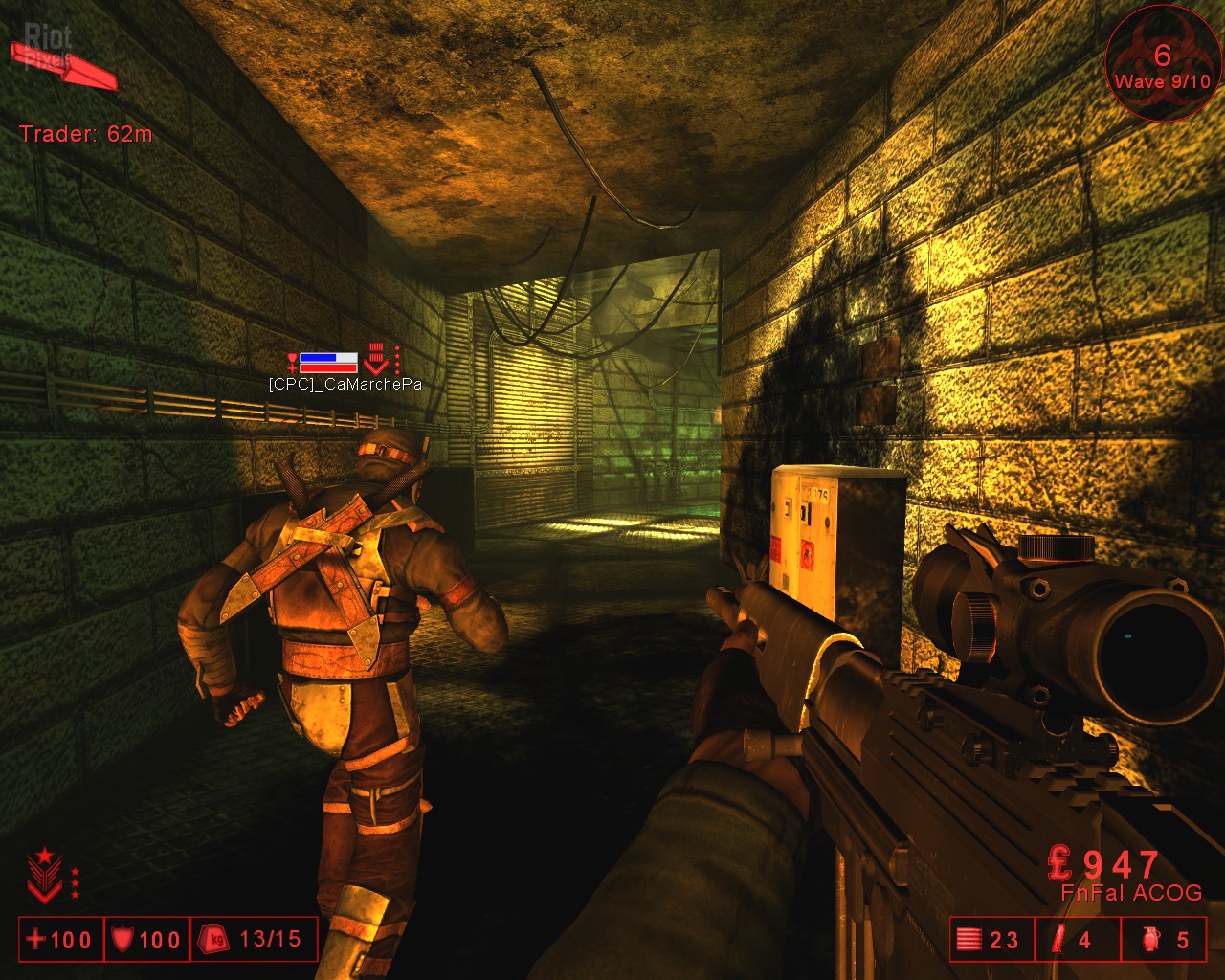Select the Commando perk badge icon
This screenshot has width=1225, height=980.
point(44,875)
